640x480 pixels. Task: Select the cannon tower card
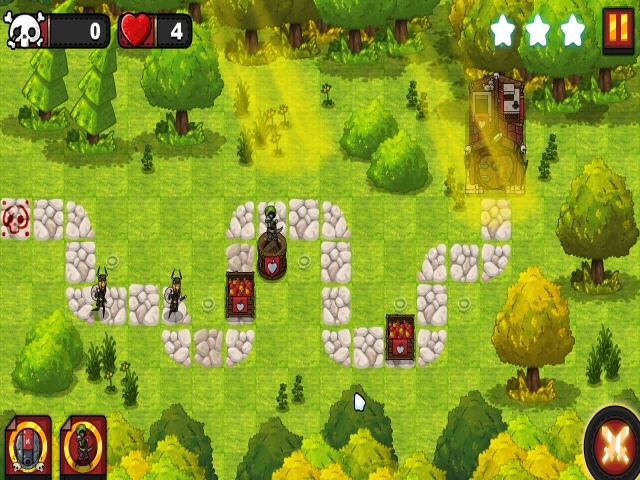(27, 446)
